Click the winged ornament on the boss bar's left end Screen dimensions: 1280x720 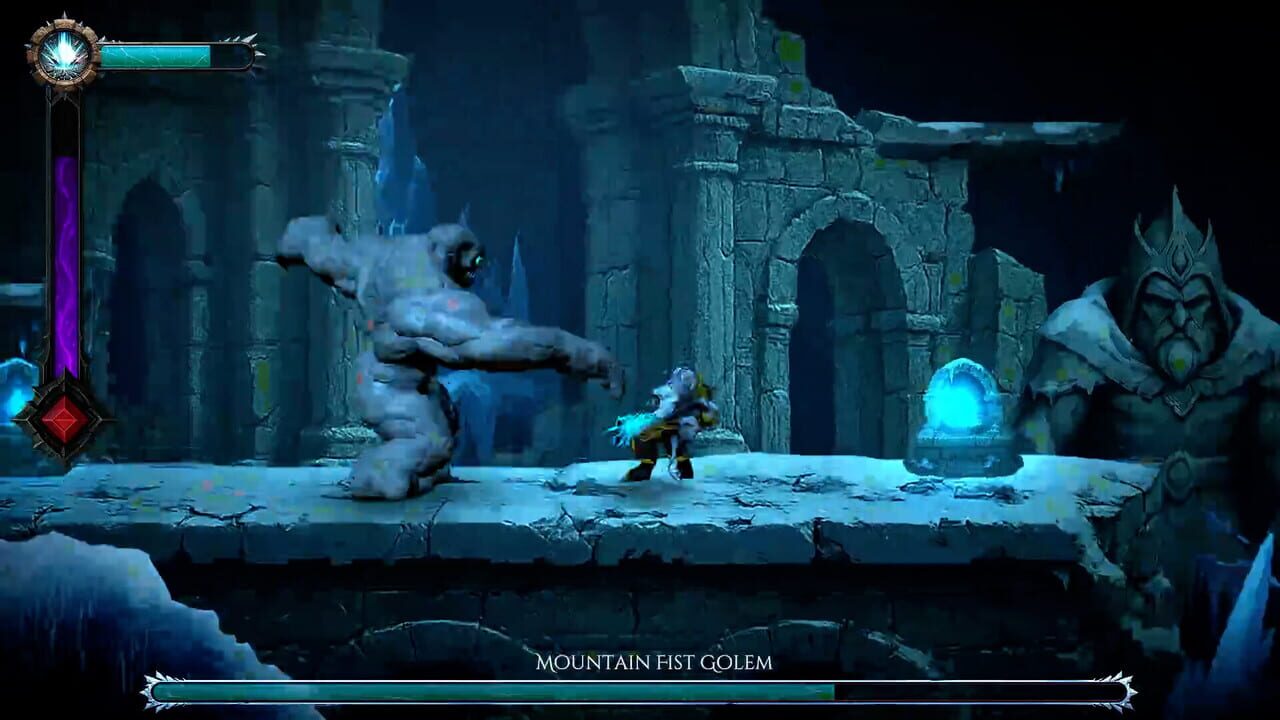[150, 690]
